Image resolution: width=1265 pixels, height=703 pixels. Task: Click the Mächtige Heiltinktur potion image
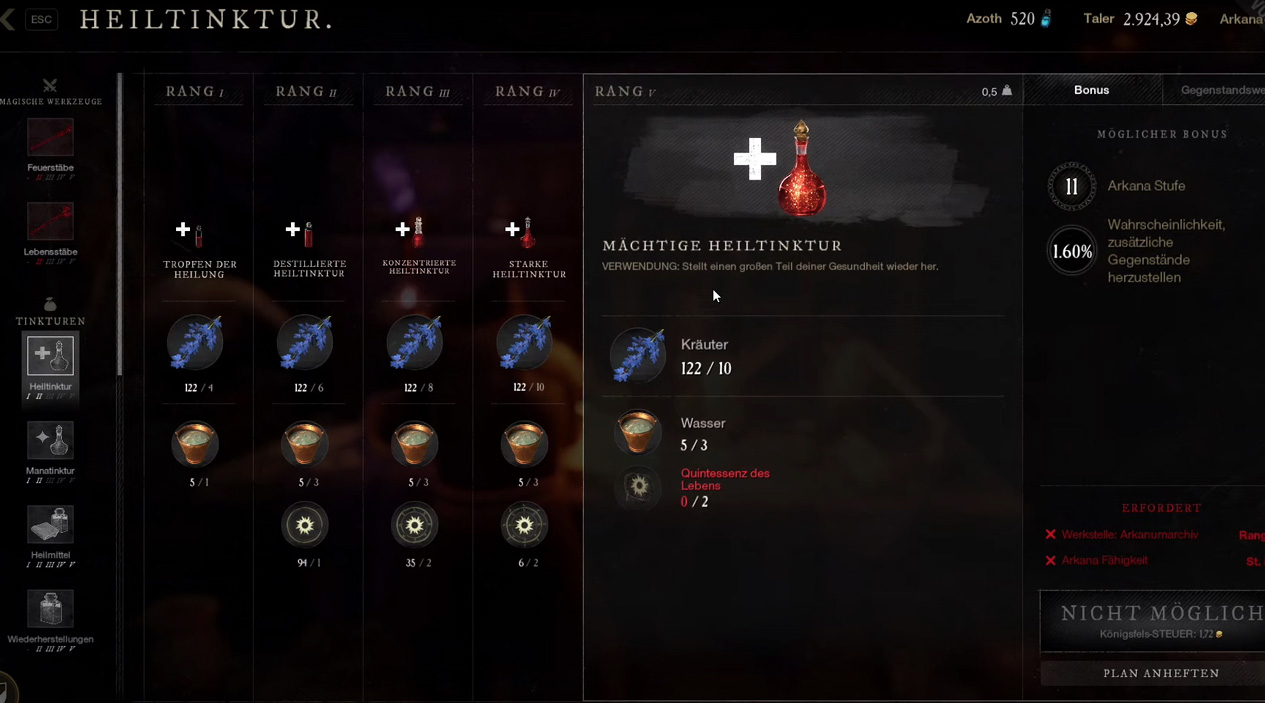pyautogui.click(x=801, y=168)
